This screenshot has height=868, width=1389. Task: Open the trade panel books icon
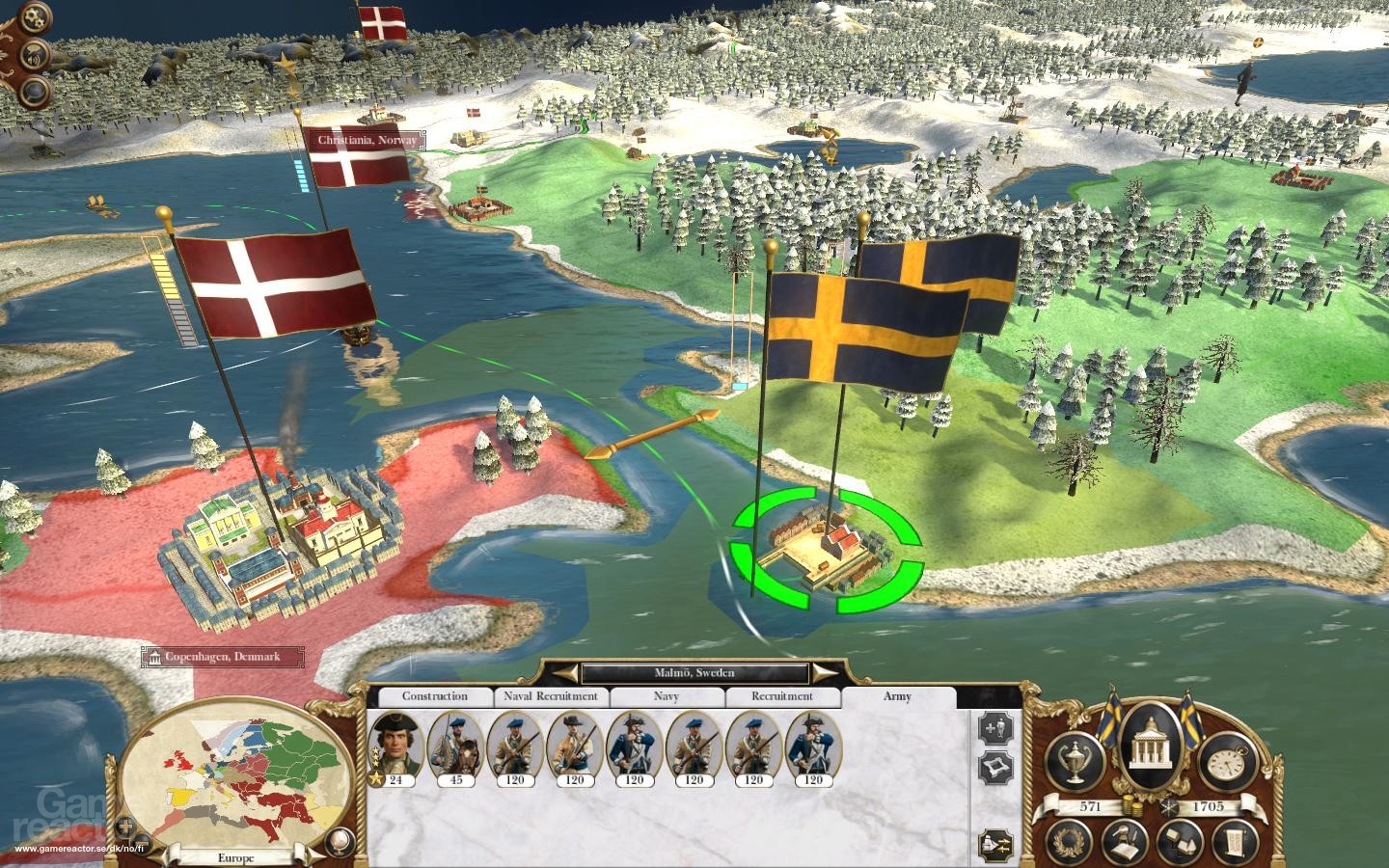click(1183, 841)
